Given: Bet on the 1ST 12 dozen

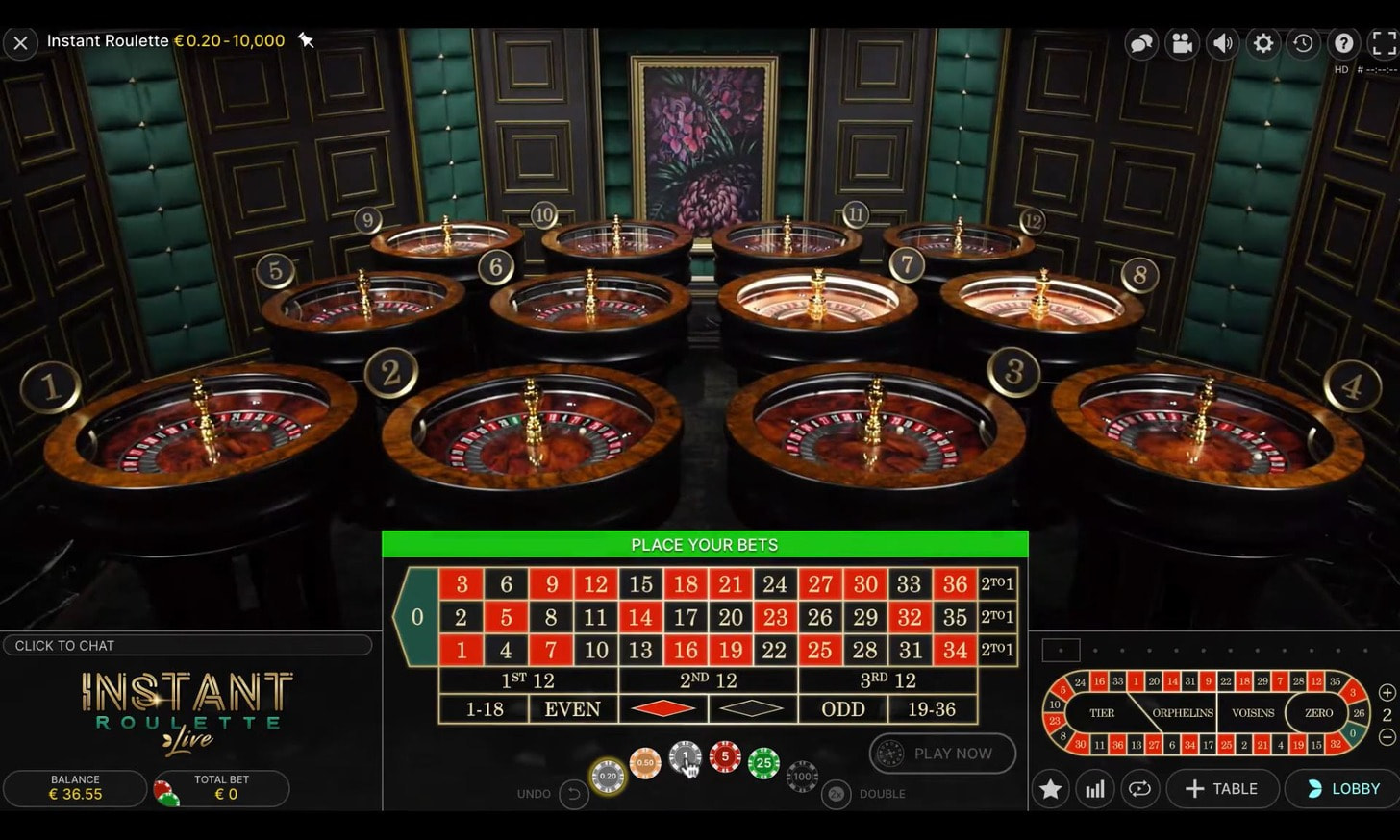Looking at the screenshot, I should click(528, 680).
